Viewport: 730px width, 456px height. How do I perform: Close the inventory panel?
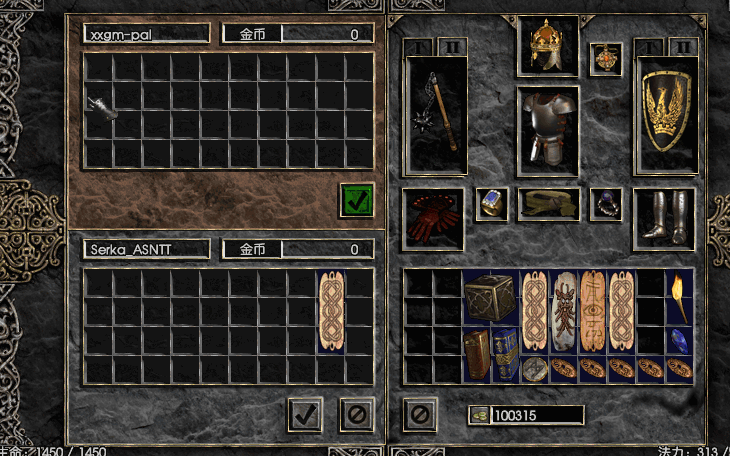(420, 412)
